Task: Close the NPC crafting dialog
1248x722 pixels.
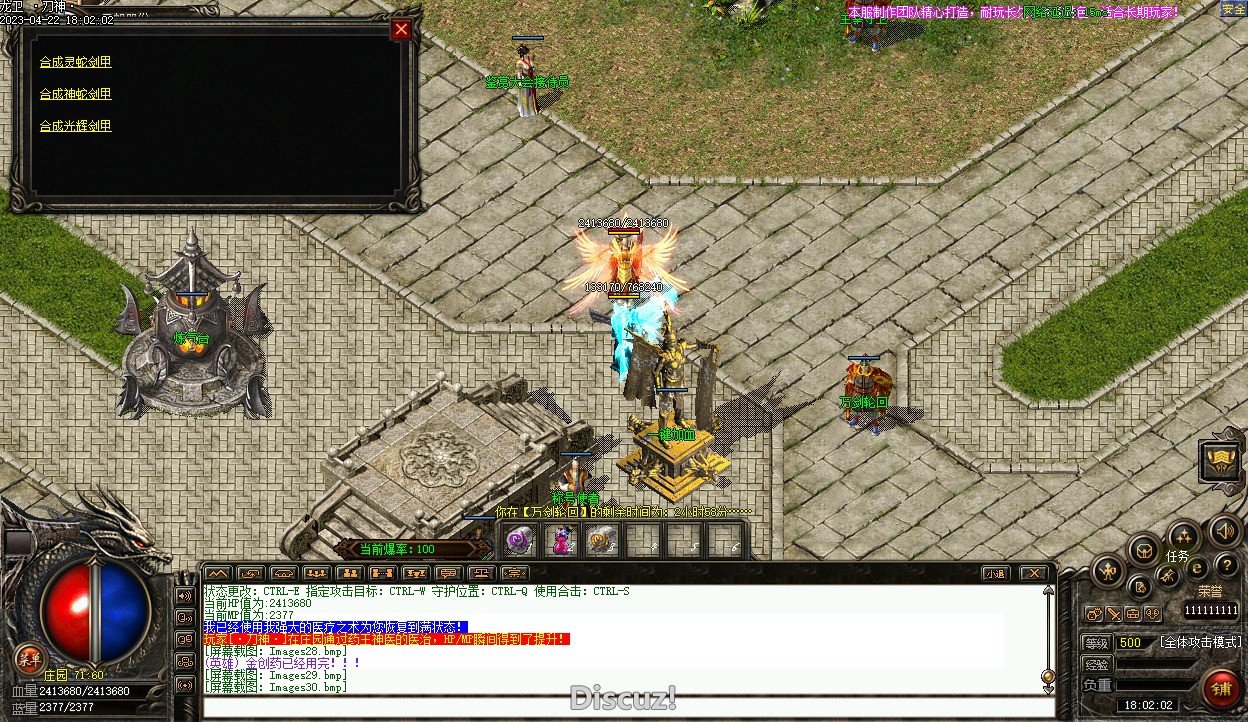Action: click(401, 29)
